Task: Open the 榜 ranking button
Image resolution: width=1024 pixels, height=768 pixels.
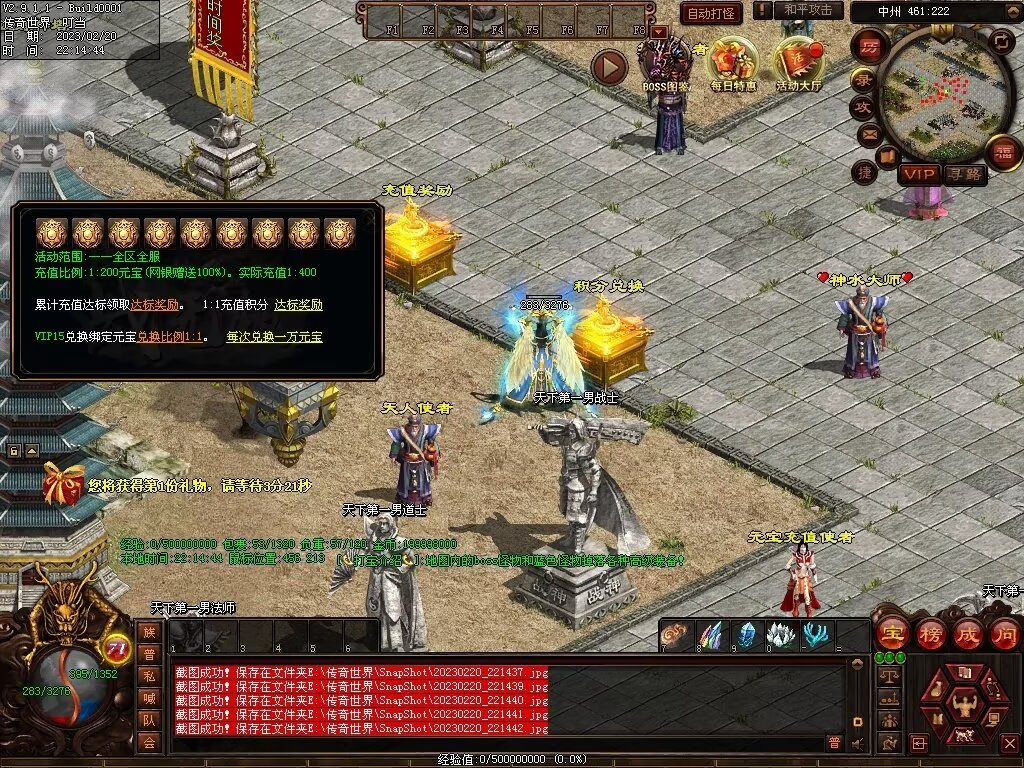Action: pyautogui.click(x=930, y=633)
